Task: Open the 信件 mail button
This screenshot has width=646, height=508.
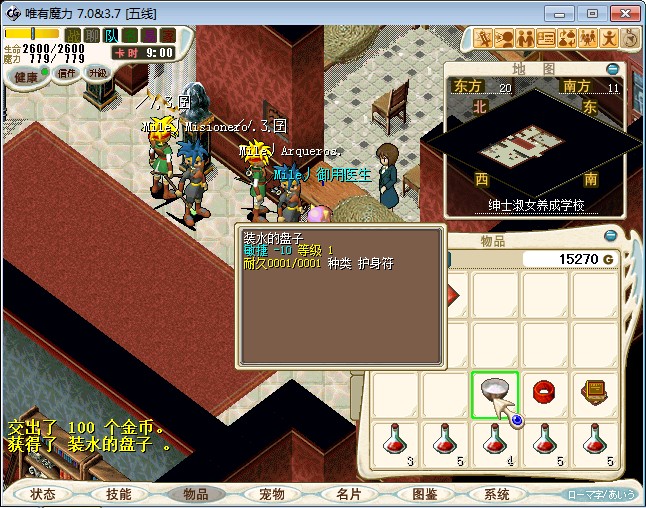Action: [x=66, y=73]
